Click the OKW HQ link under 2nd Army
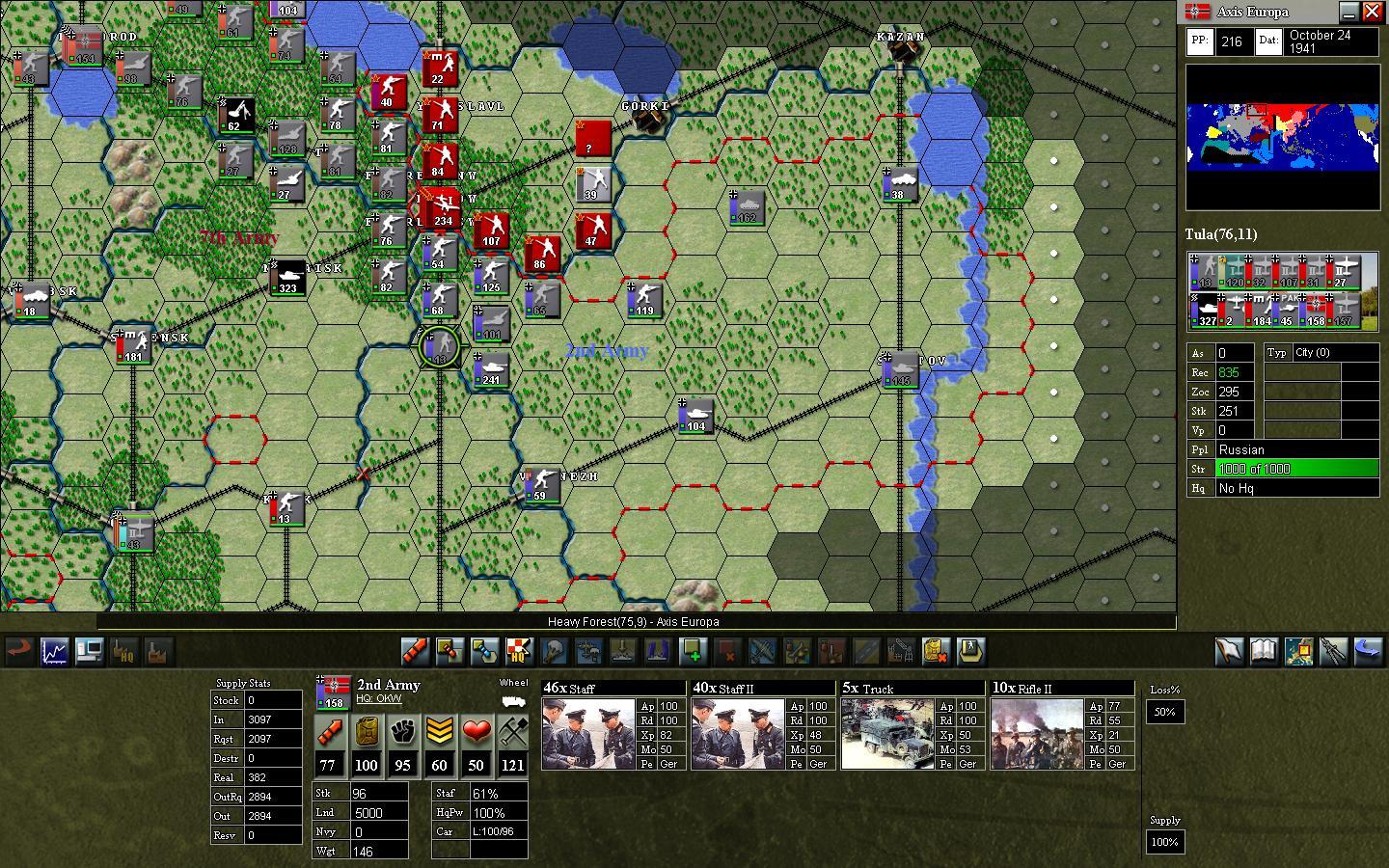 pos(378,699)
